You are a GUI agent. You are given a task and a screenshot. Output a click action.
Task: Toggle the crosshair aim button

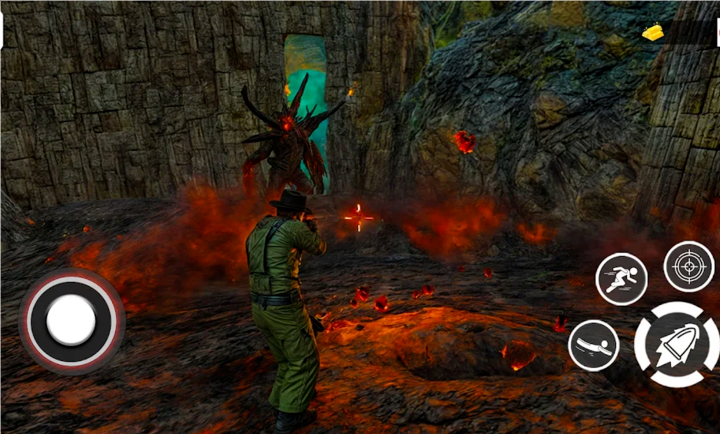point(689,266)
